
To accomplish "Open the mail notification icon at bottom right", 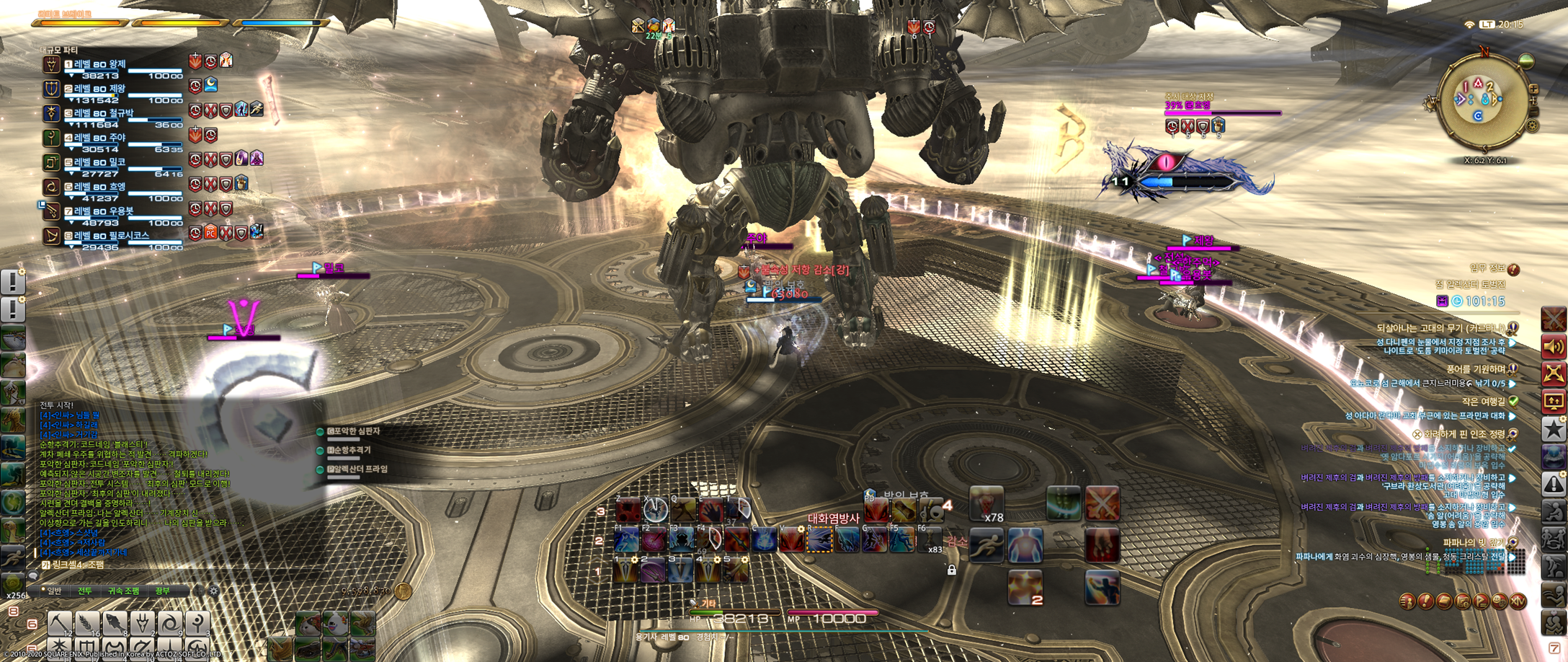I will tap(1443, 601).
